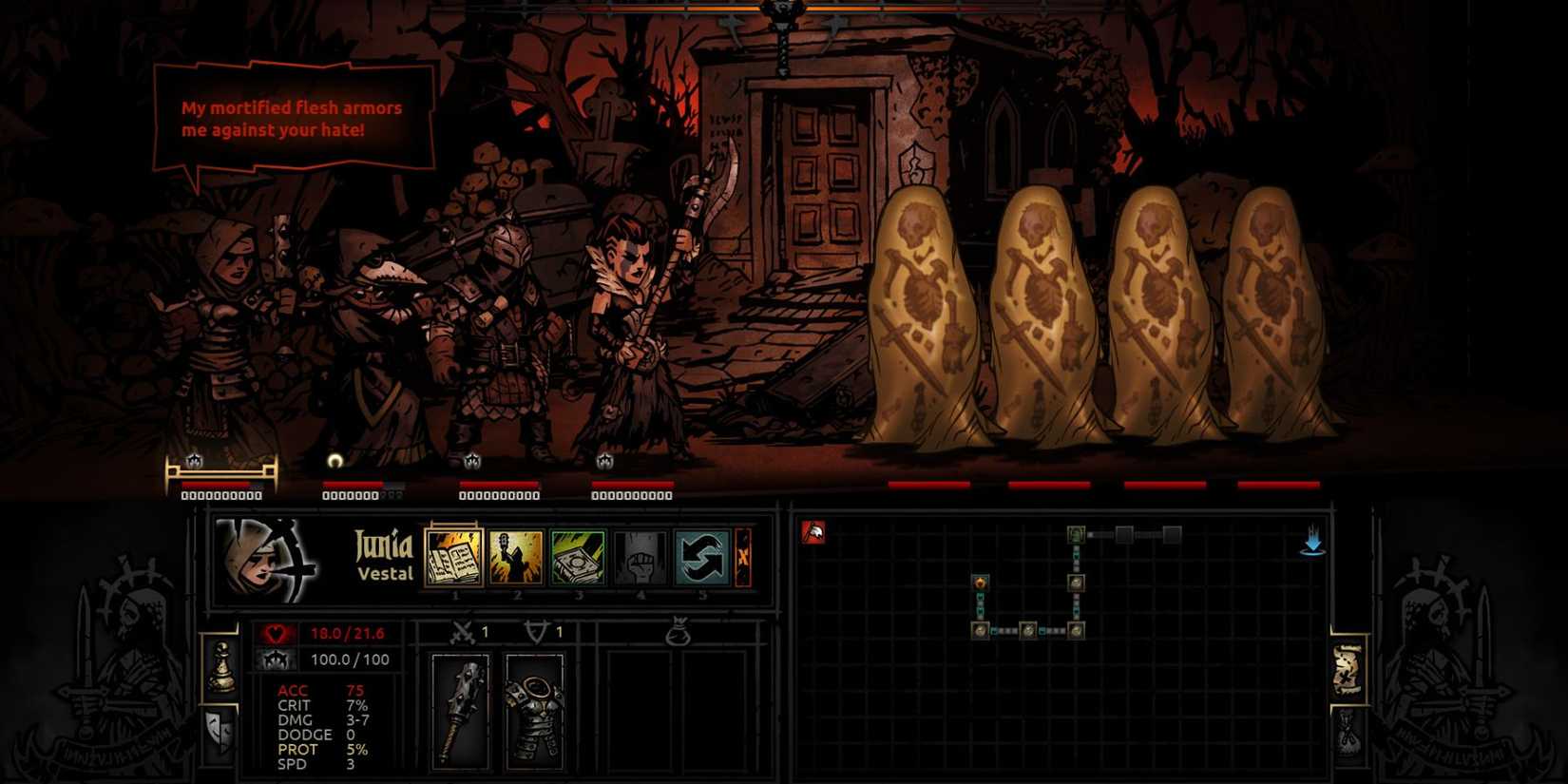
Task: Click the red X to deselect the skill
Action: click(x=744, y=557)
